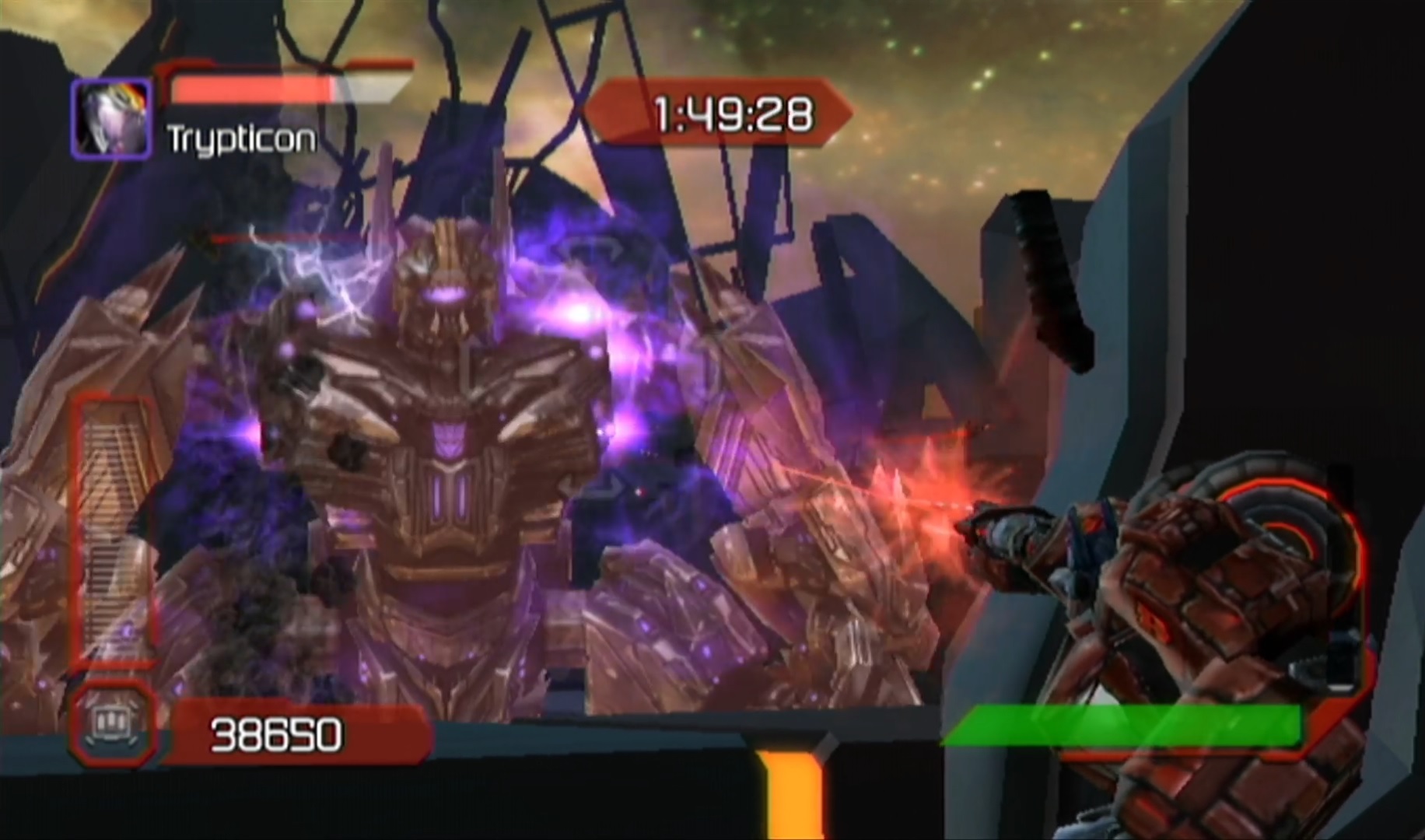
Task: Select the Trypticon boss portrait
Action: point(111,120)
